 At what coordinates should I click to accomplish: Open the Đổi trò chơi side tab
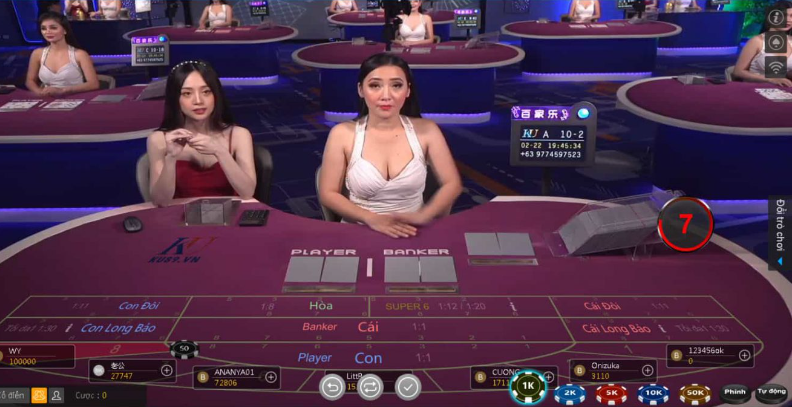click(781, 232)
